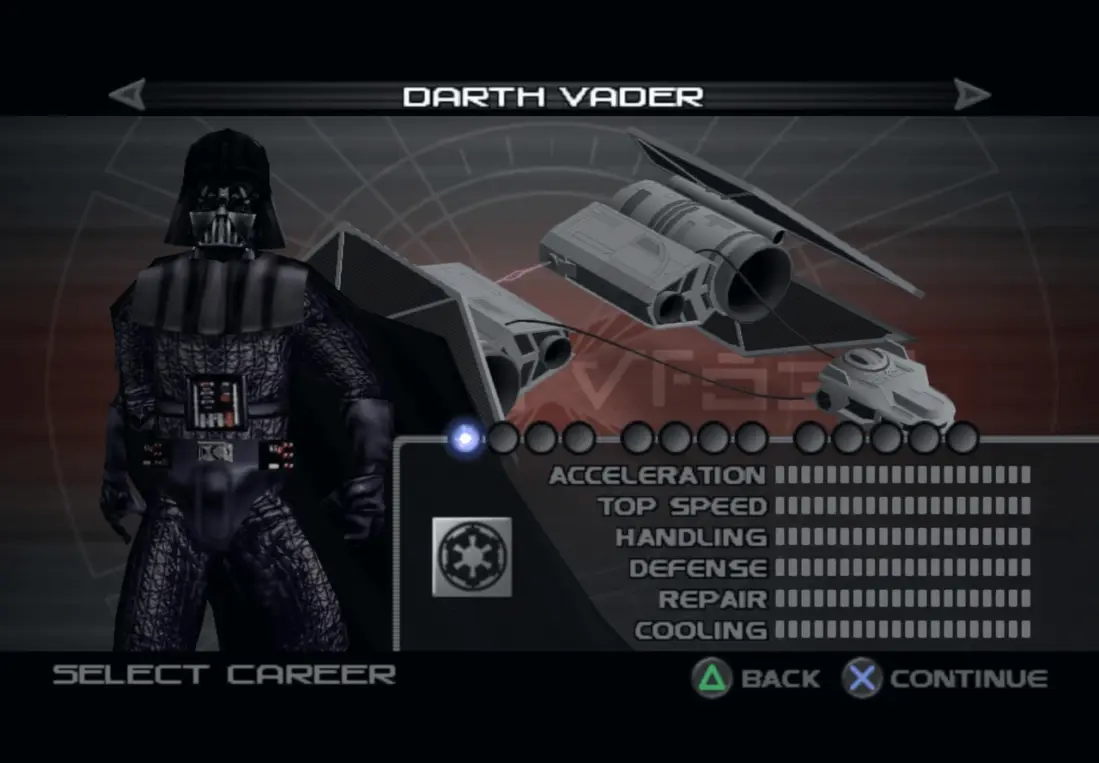This screenshot has height=763, width=1099.
Task: Choose the Darth Vader career title bar
Action: tap(552, 96)
